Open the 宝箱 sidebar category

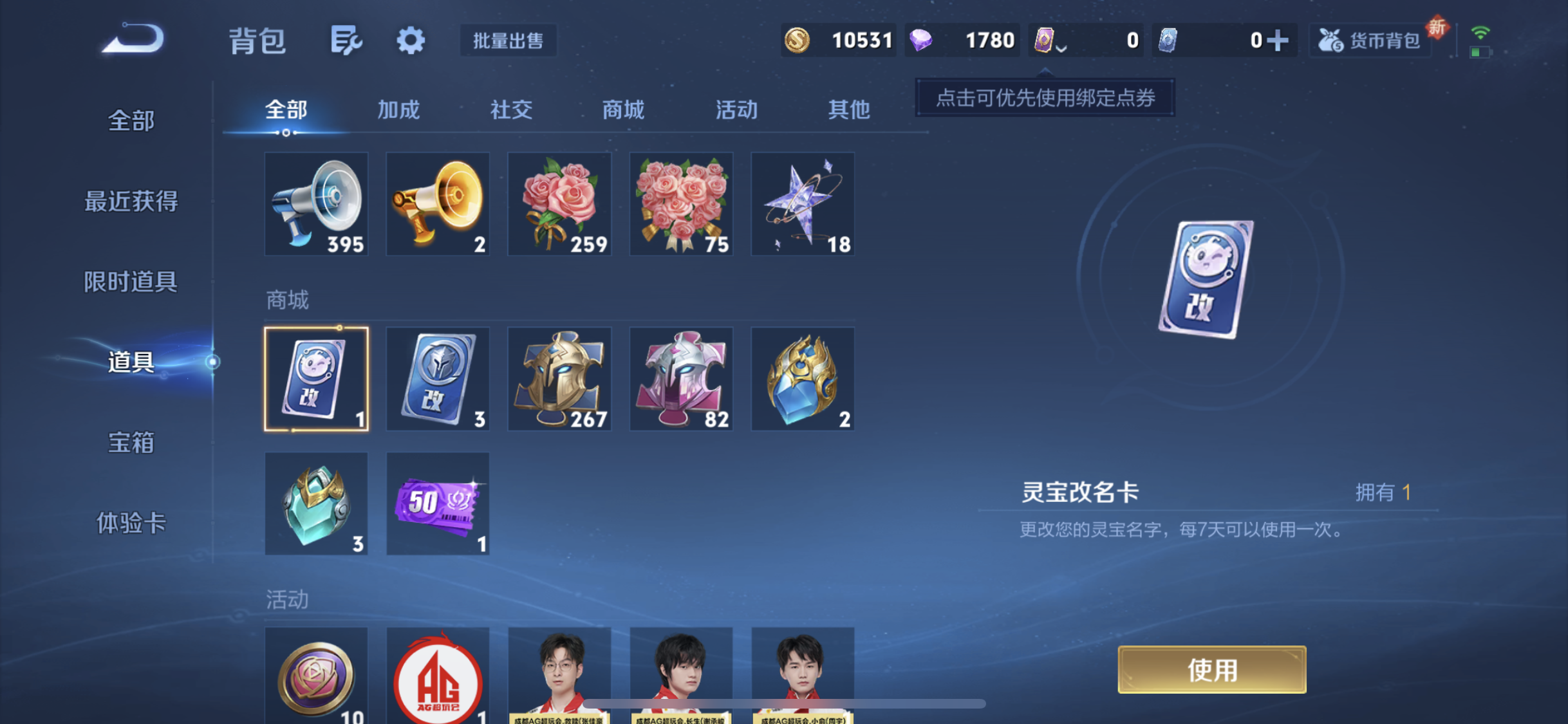[131, 442]
